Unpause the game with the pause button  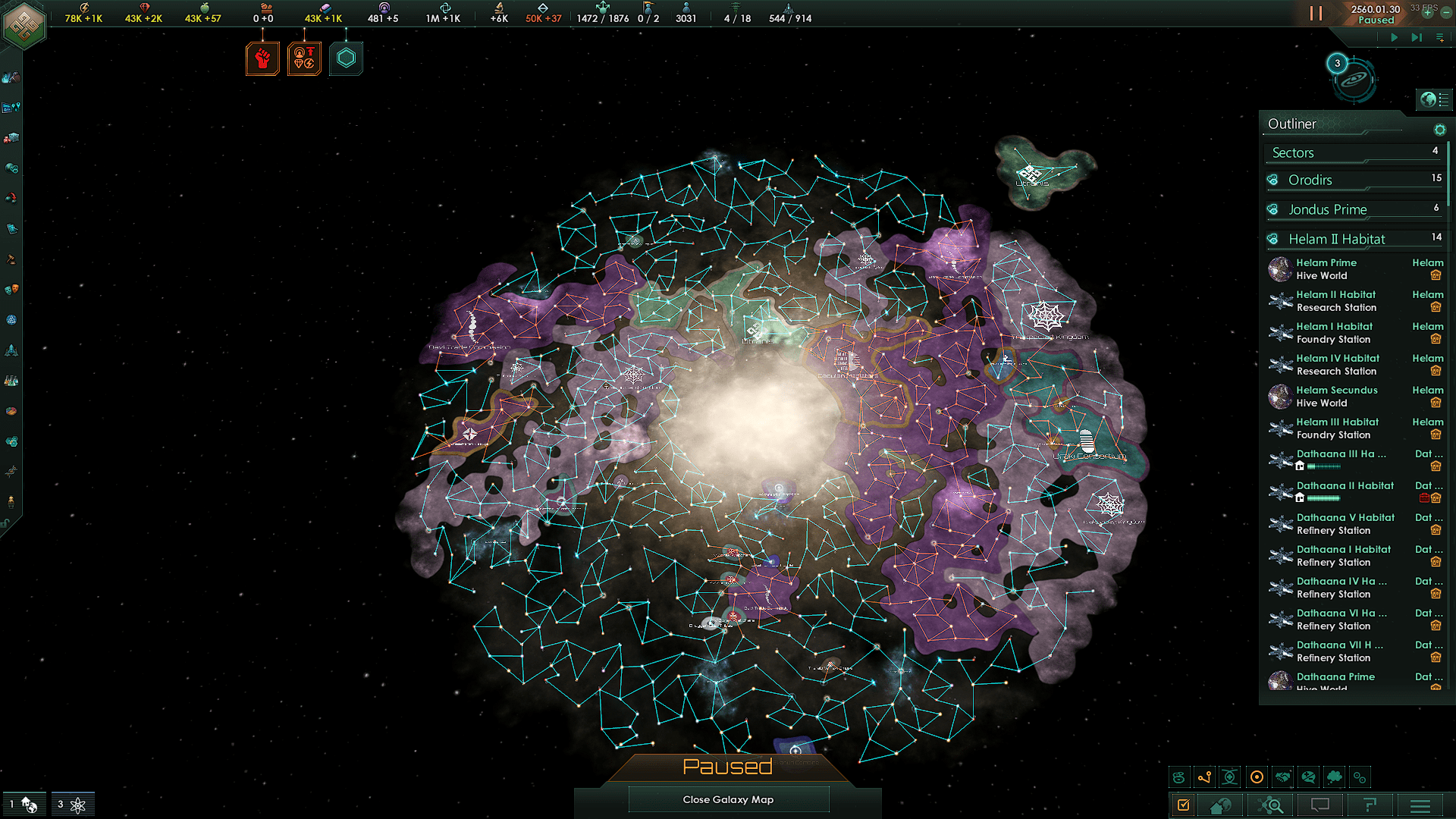(x=1315, y=13)
